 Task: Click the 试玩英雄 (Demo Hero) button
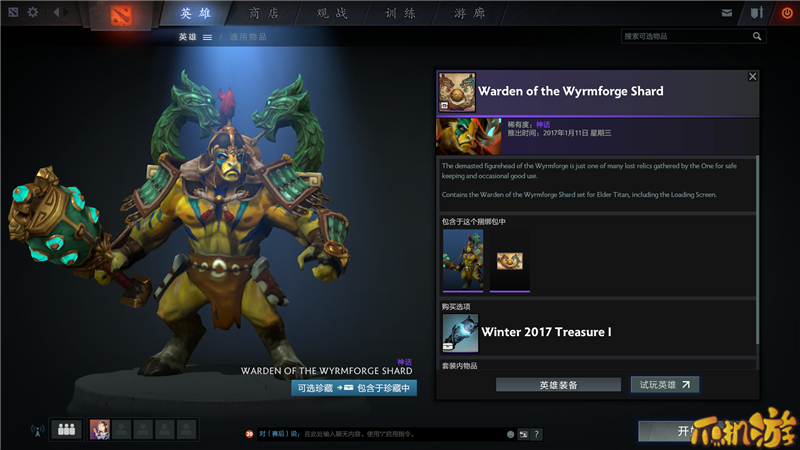pyautogui.click(x=664, y=384)
